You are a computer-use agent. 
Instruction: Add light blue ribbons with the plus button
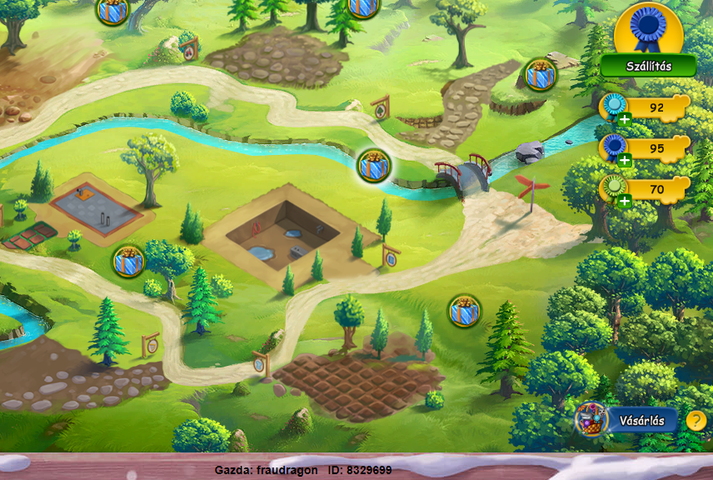click(624, 120)
